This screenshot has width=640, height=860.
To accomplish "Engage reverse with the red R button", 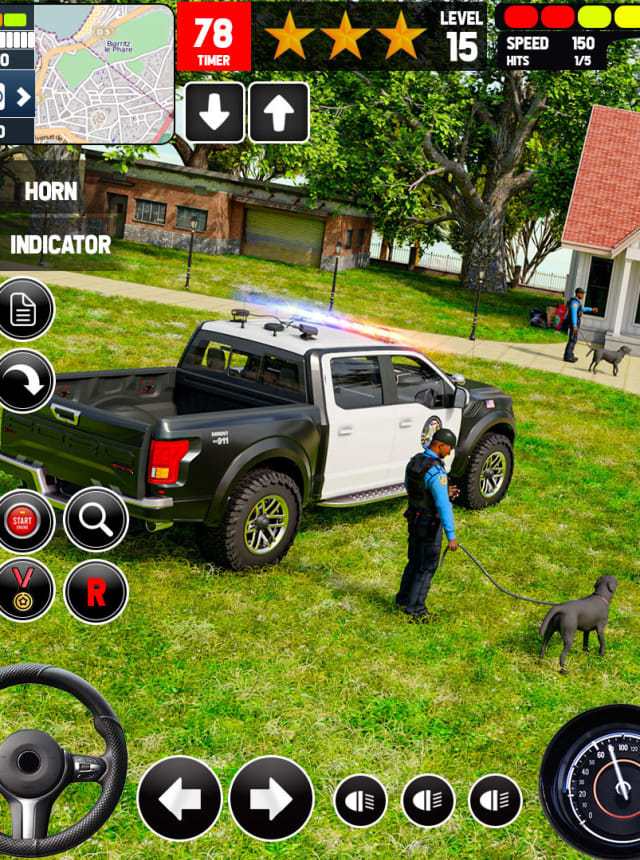I will 96,592.
